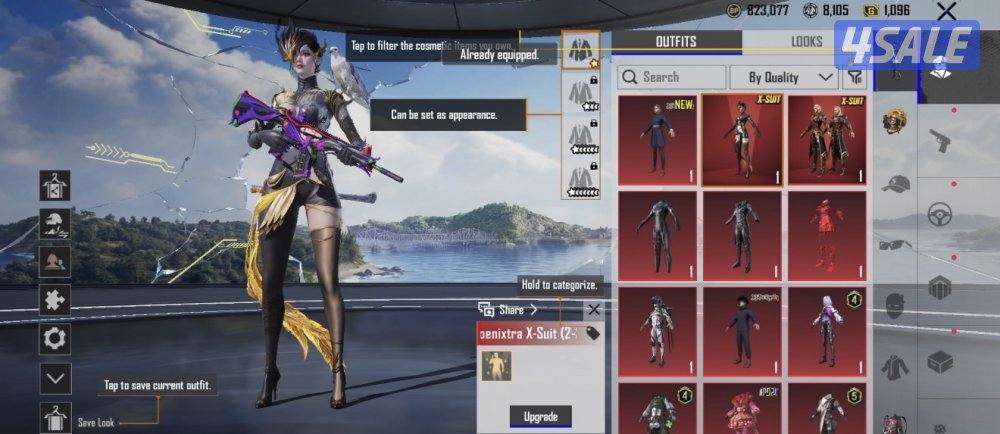Pick the blue outfit marked NEW
Viewport: 1000px width, 434px height.
(x=657, y=140)
